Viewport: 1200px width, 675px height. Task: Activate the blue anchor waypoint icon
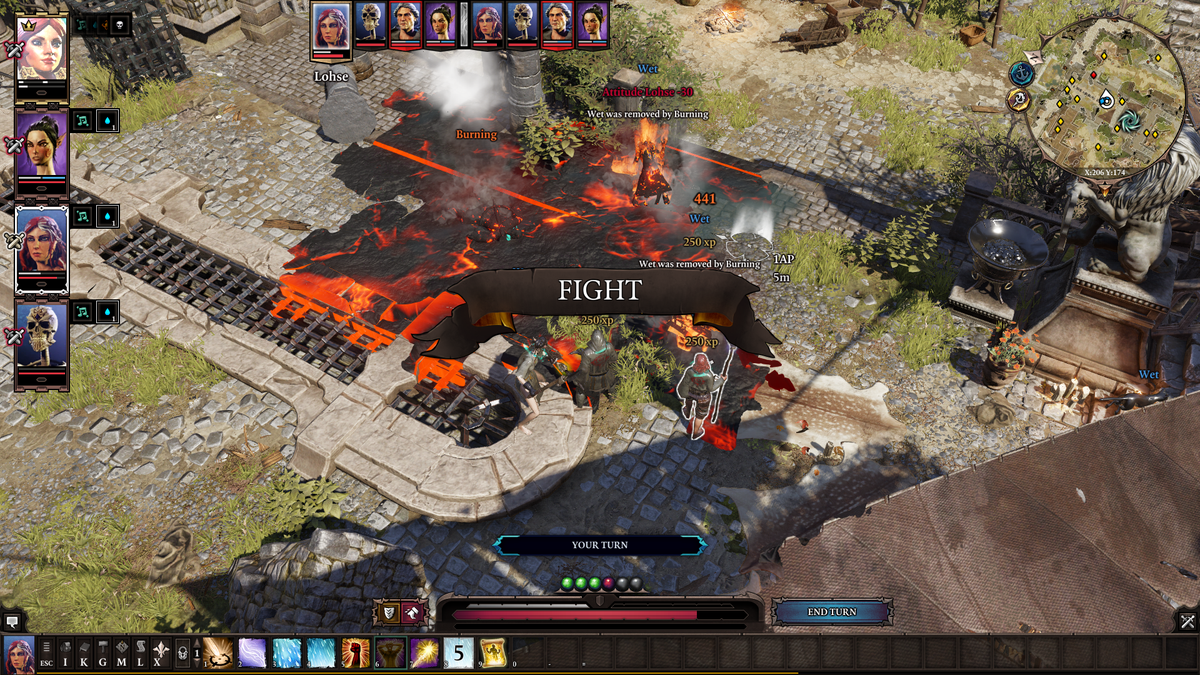(1021, 73)
